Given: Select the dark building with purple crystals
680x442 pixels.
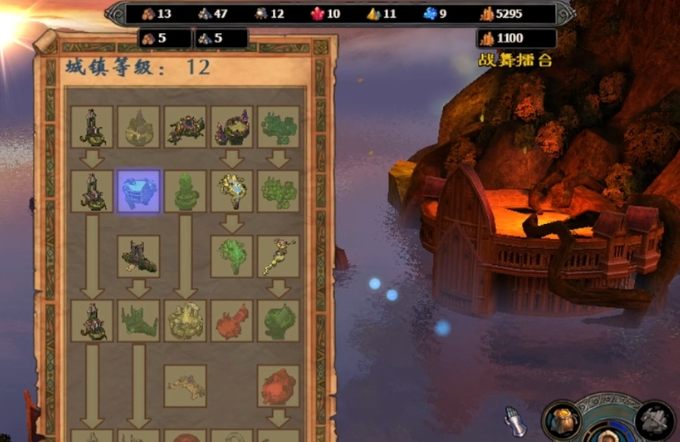Looking at the screenshot, I should [x=232, y=127].
